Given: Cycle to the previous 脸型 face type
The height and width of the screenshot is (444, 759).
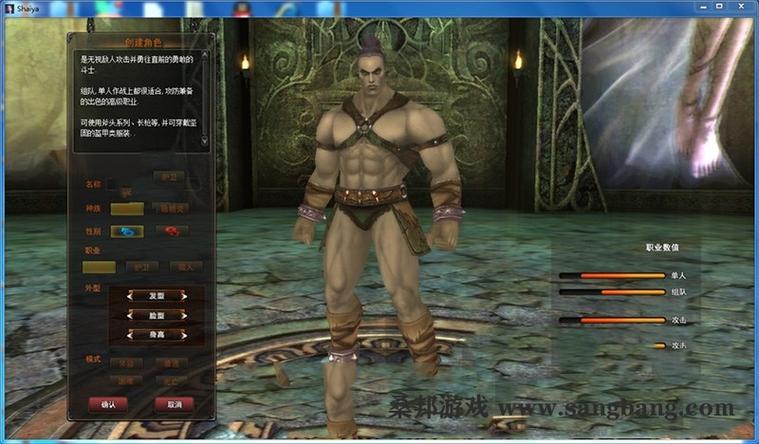Looking at the screenshot, I should (129, 315).
